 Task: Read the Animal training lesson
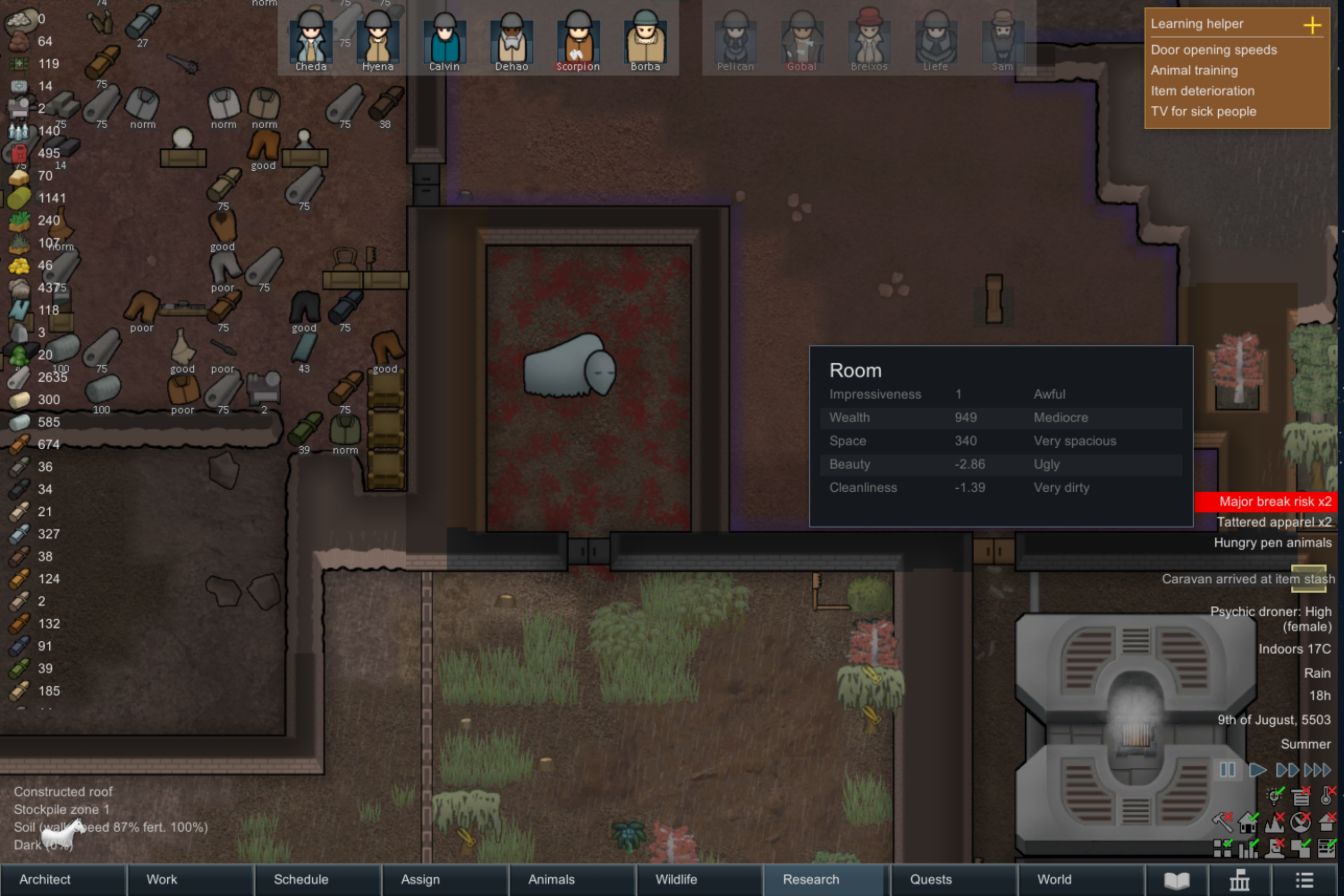(x=1194, y=70)
